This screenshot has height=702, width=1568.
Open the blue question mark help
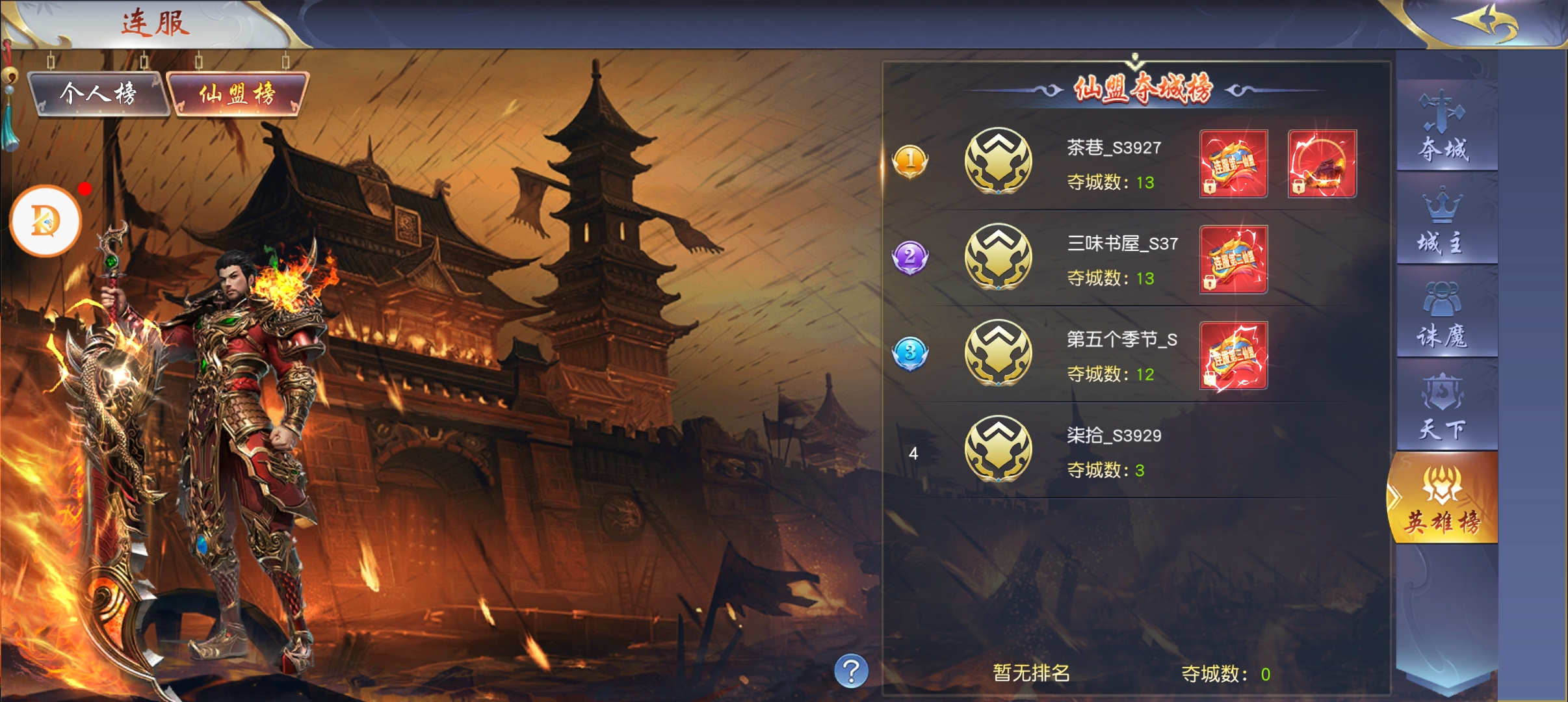tap(851, 671)
